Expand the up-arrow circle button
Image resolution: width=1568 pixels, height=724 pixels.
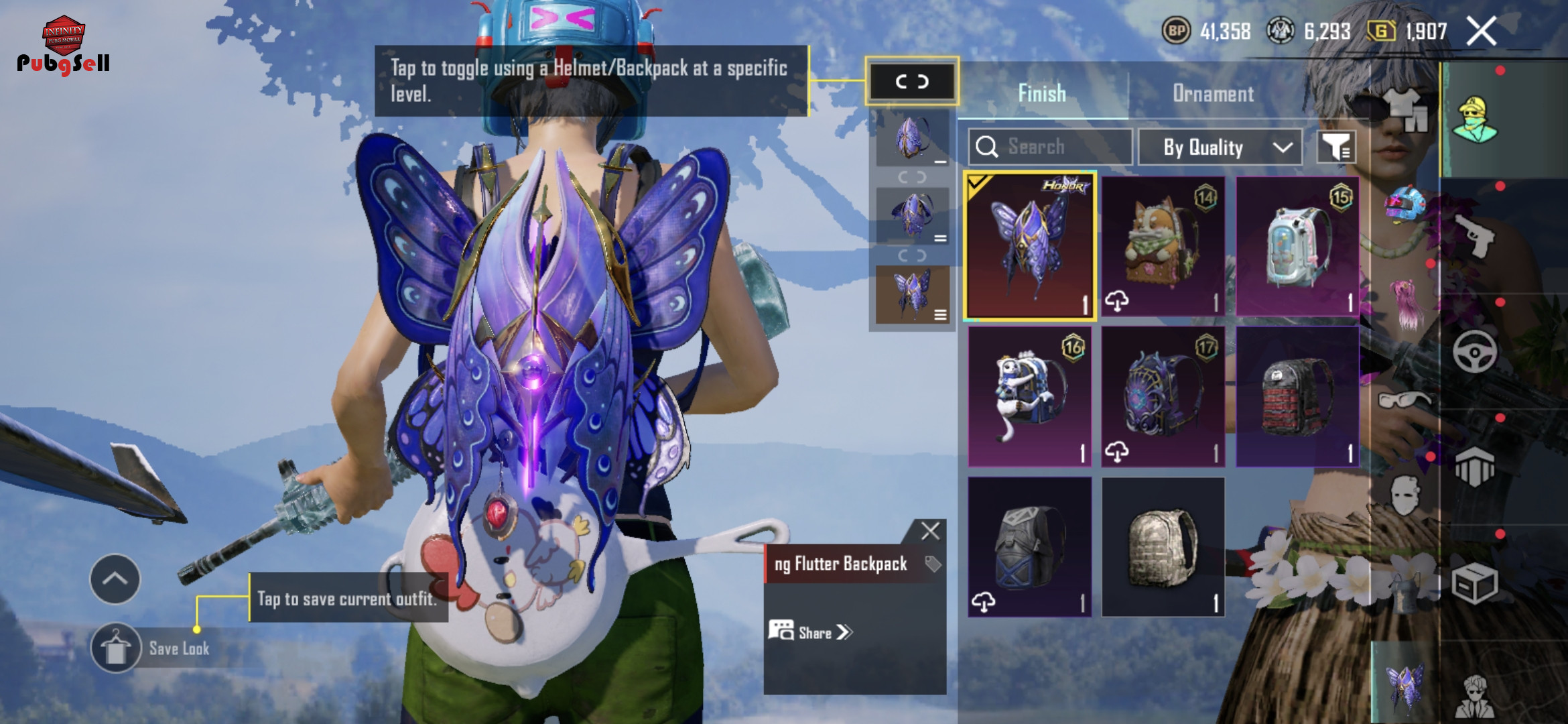115,579
